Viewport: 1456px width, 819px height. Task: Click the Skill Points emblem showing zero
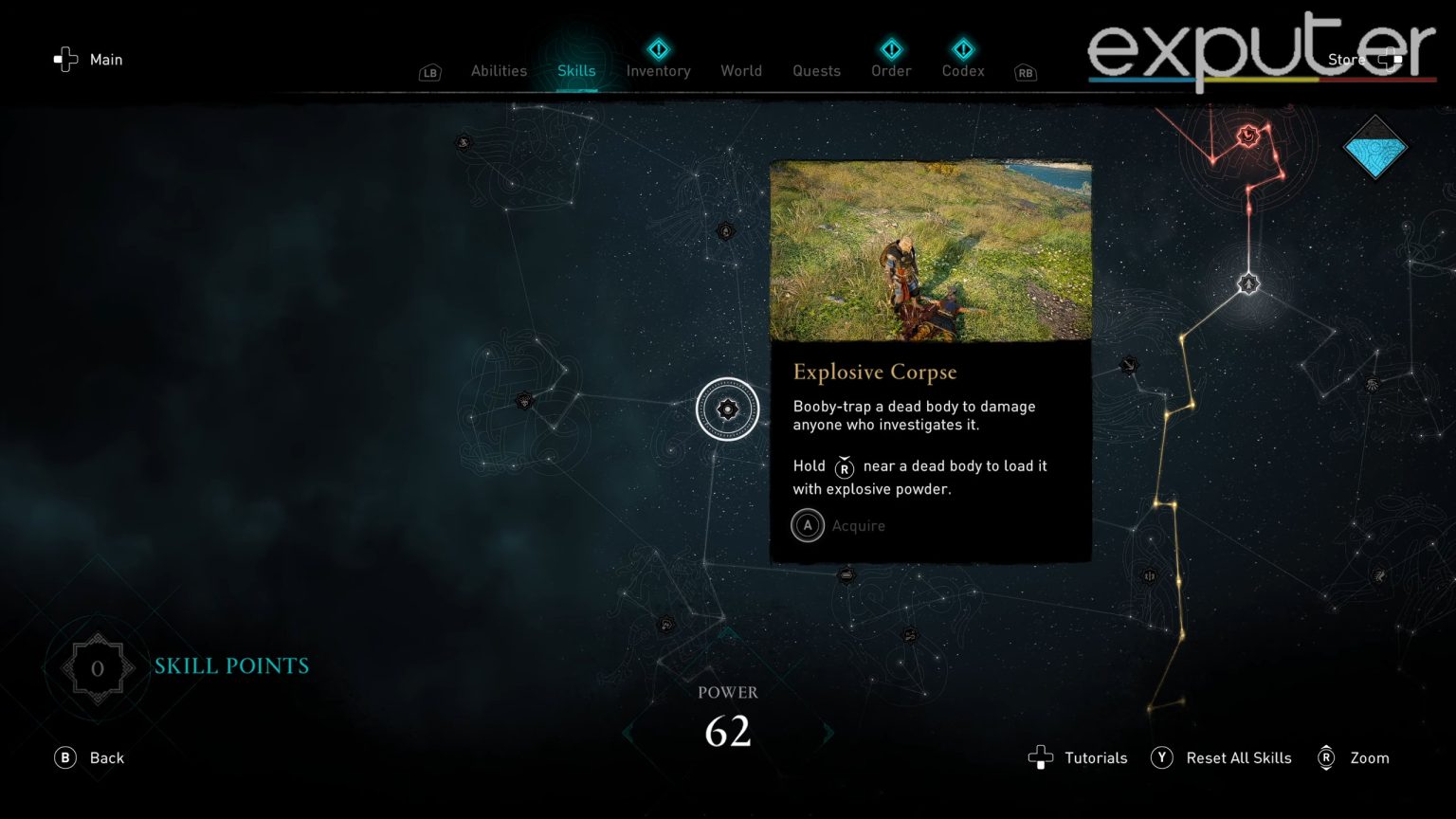[x=96, y=667]
